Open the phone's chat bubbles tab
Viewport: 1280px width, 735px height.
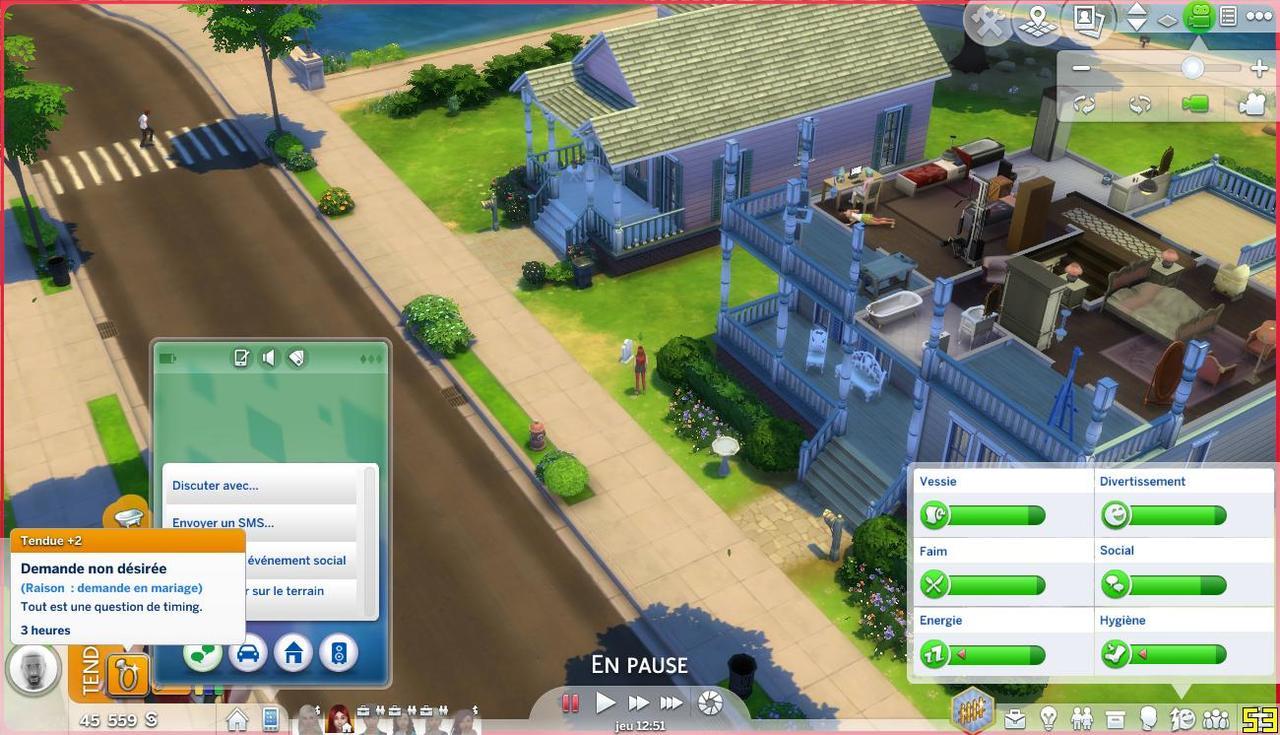pyautogui.click(x=204, y=654)
